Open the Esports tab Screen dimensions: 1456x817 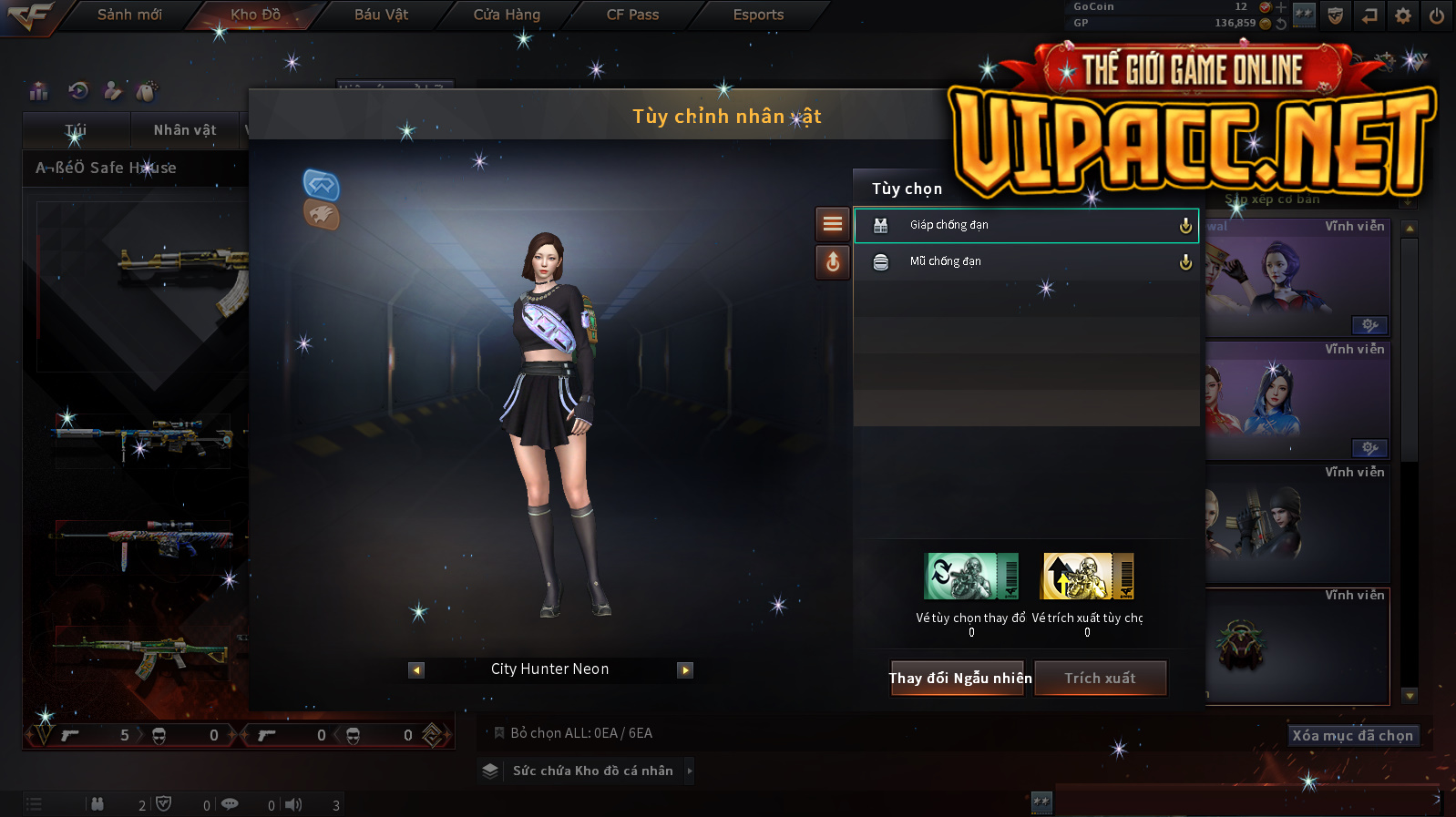758,15
